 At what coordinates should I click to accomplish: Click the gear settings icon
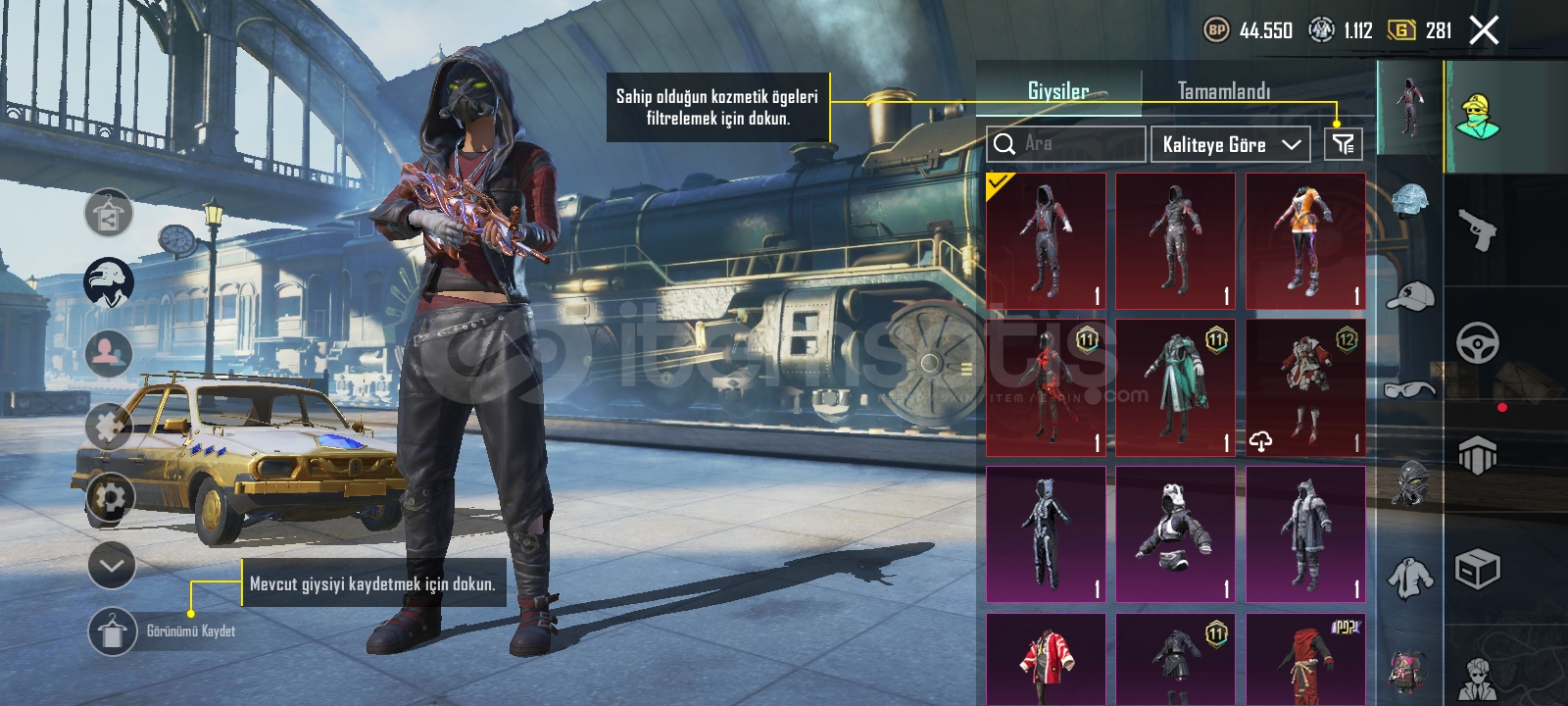tap(111, 499)
